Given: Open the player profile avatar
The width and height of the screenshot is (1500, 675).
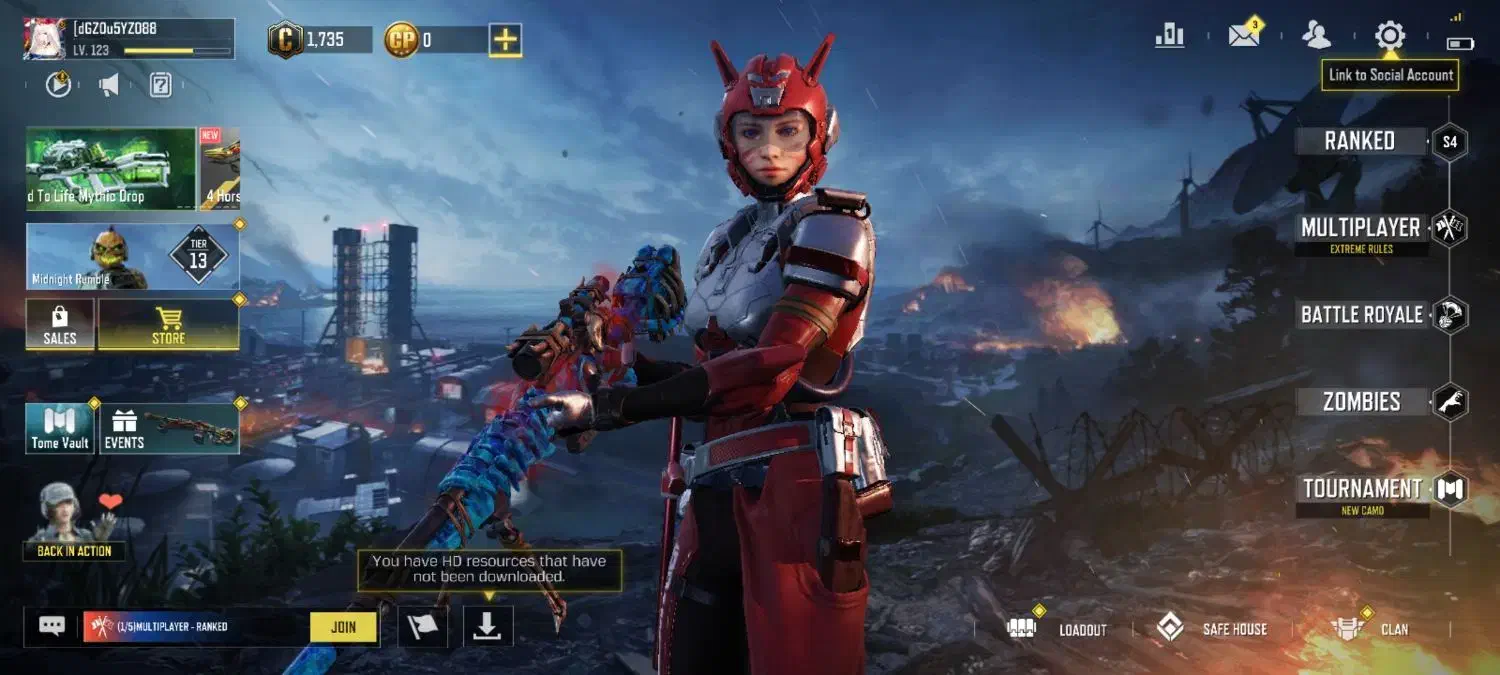Looking at the screenshot, I should (45, 39).
